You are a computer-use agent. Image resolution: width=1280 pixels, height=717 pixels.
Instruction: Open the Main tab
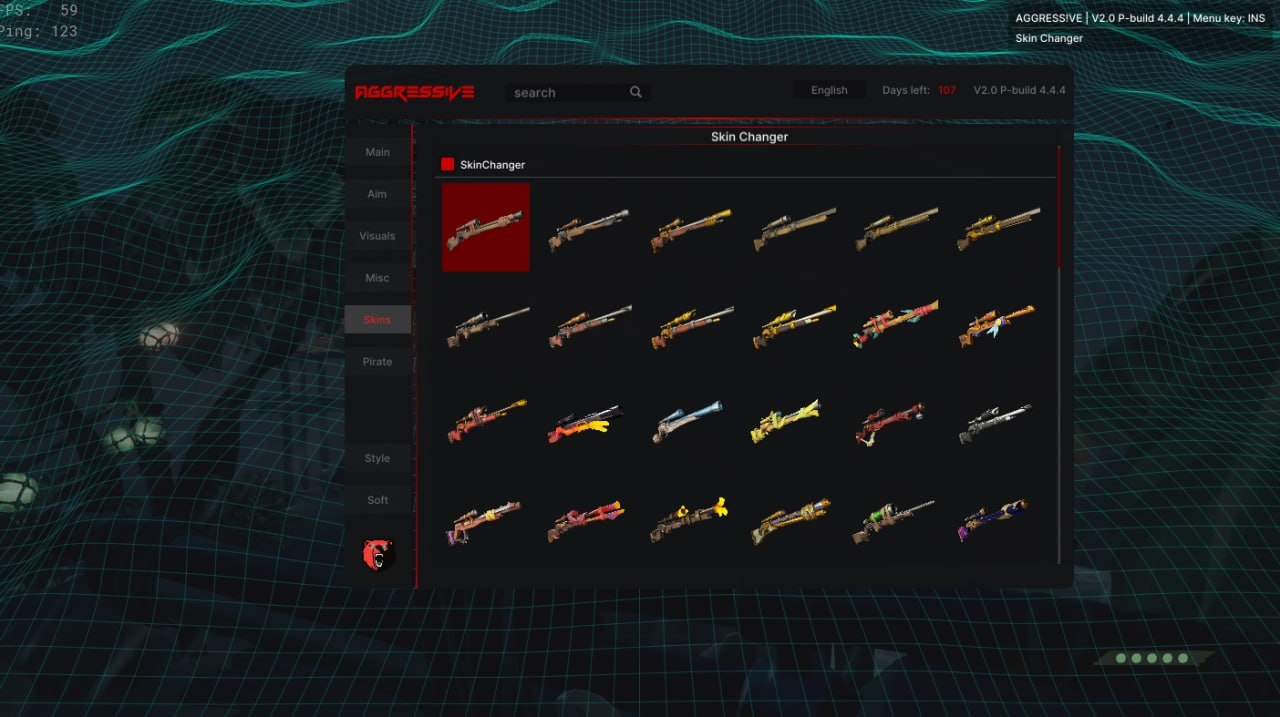coord(378,152)
